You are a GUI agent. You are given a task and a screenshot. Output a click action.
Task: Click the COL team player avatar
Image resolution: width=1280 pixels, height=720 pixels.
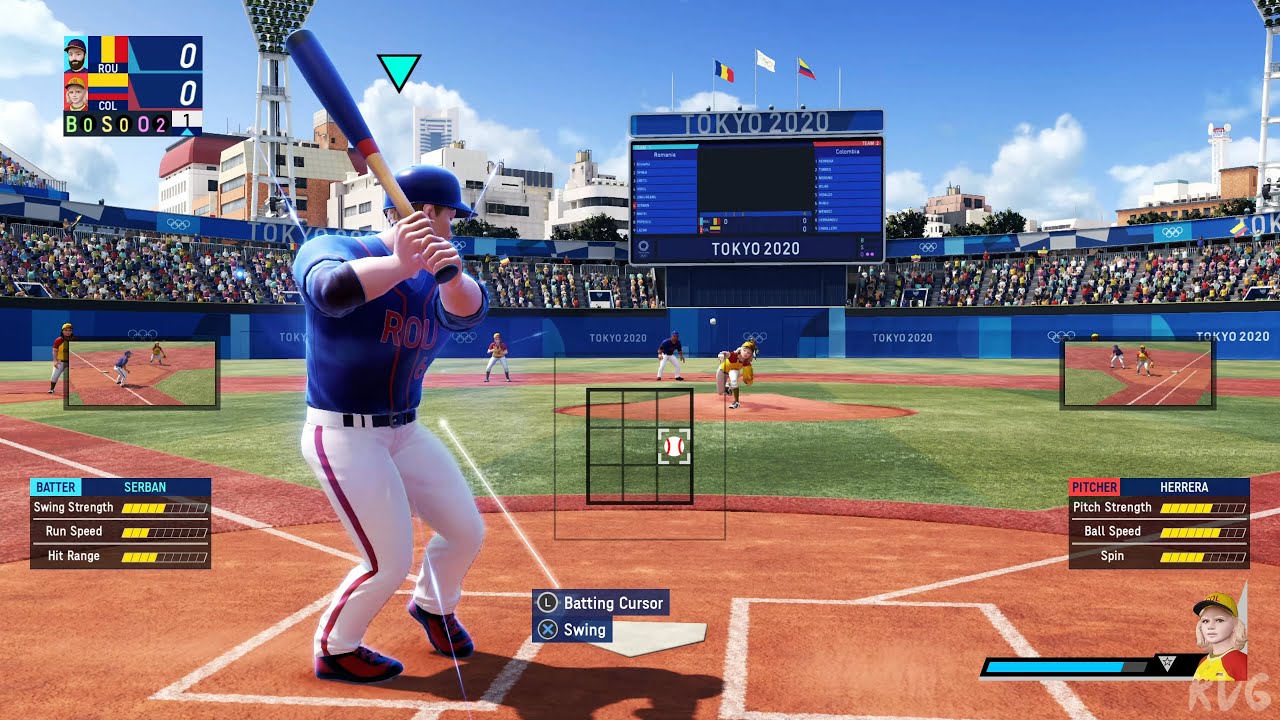pos(76,93)
